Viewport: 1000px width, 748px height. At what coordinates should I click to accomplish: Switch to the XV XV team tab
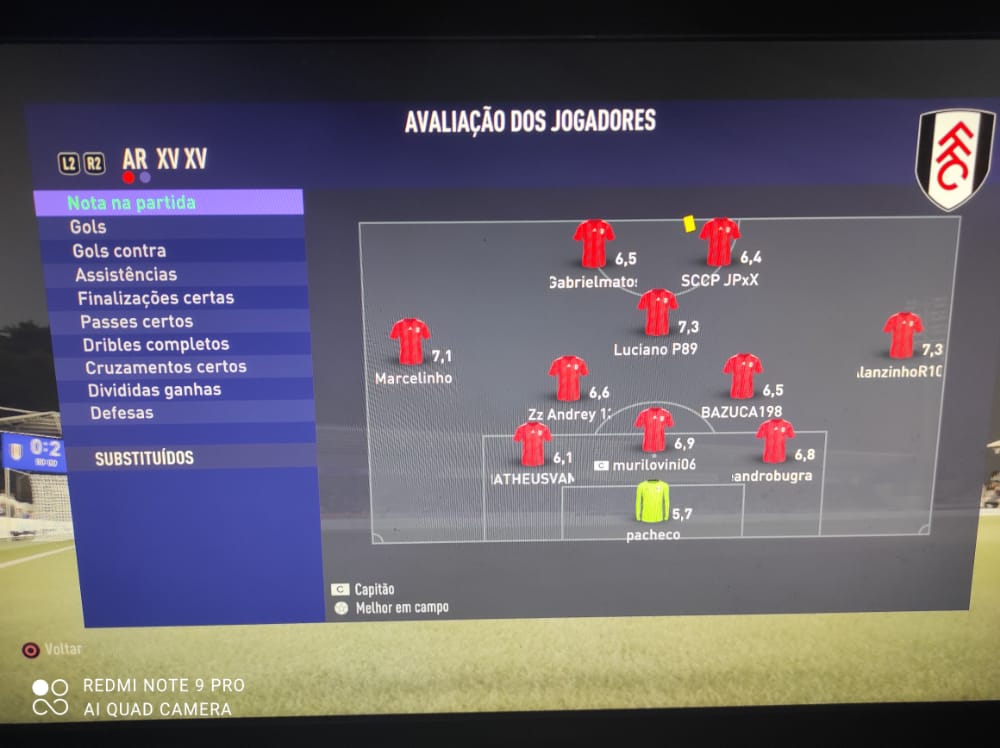(x=181, y=159)
